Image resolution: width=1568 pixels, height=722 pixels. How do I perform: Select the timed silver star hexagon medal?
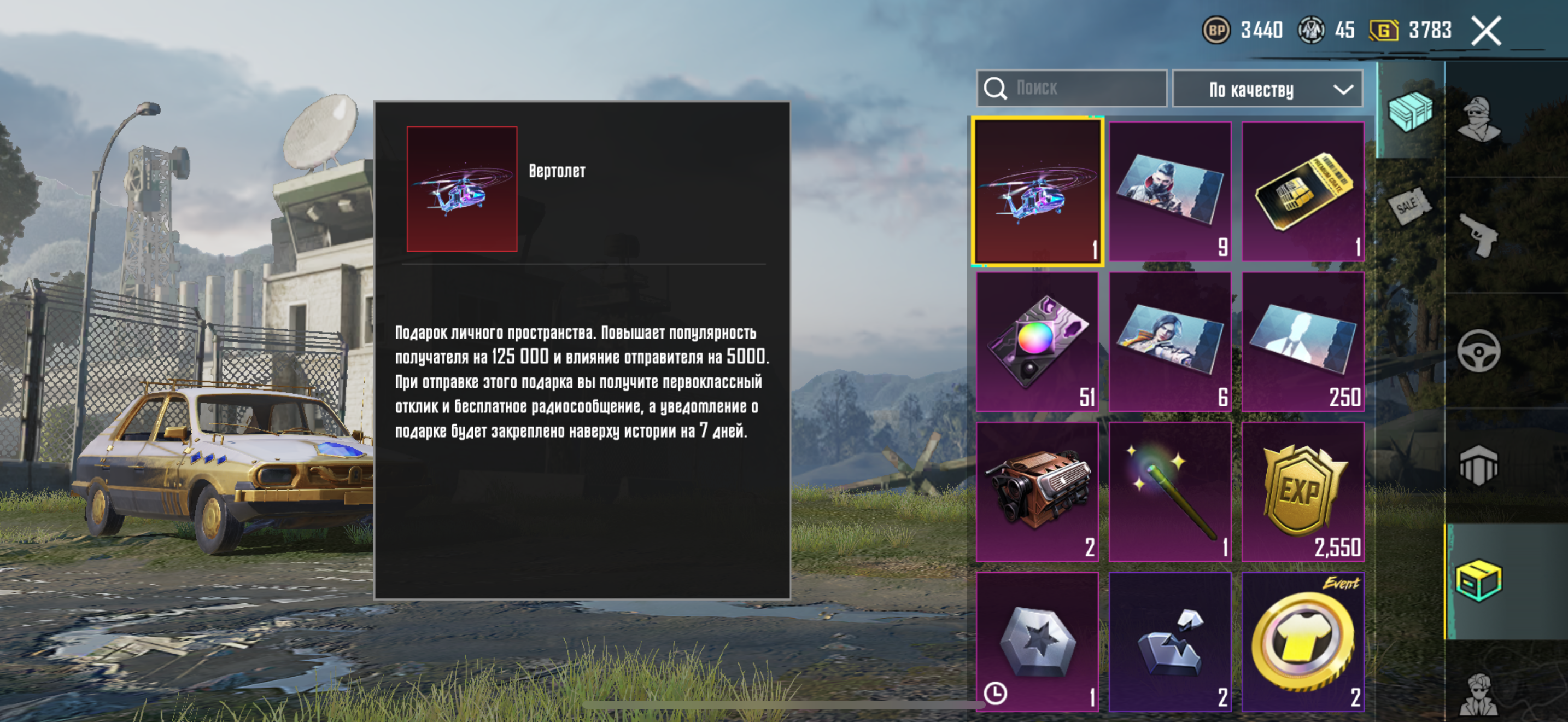(x=1037, y=642)
